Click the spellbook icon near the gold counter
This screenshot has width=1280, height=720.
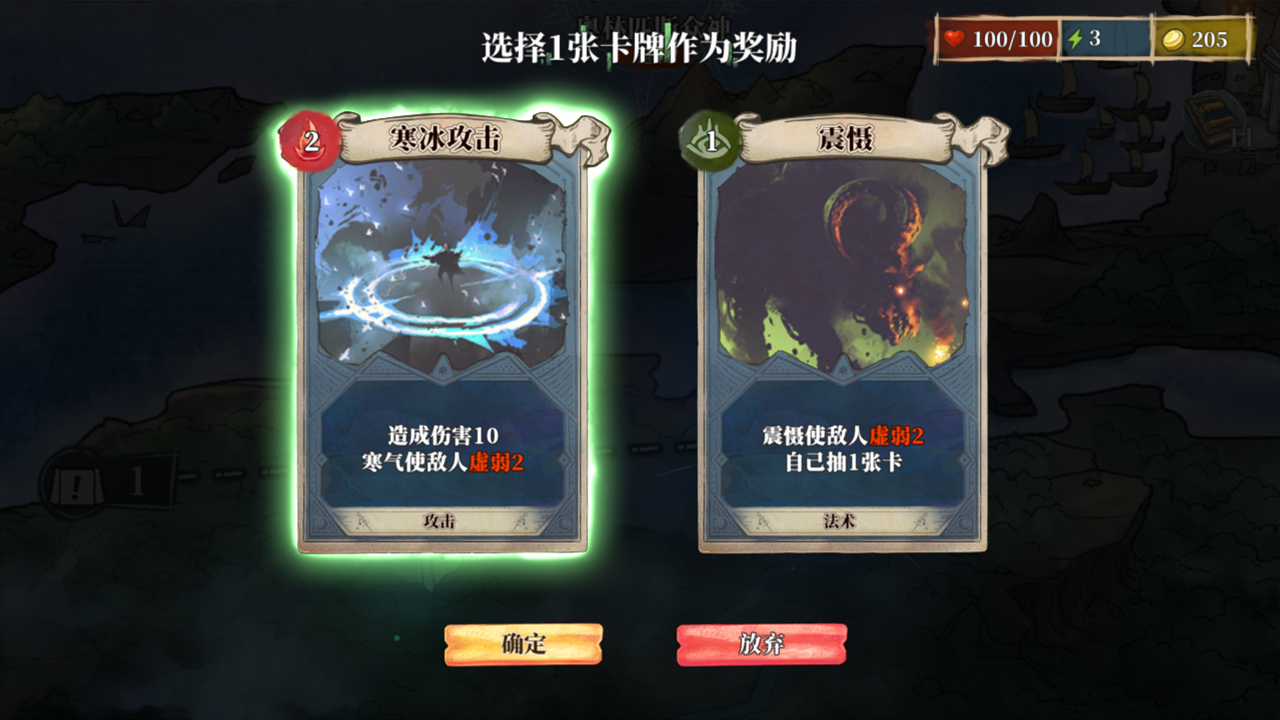pyautogui.click(x=1213, y=120)
